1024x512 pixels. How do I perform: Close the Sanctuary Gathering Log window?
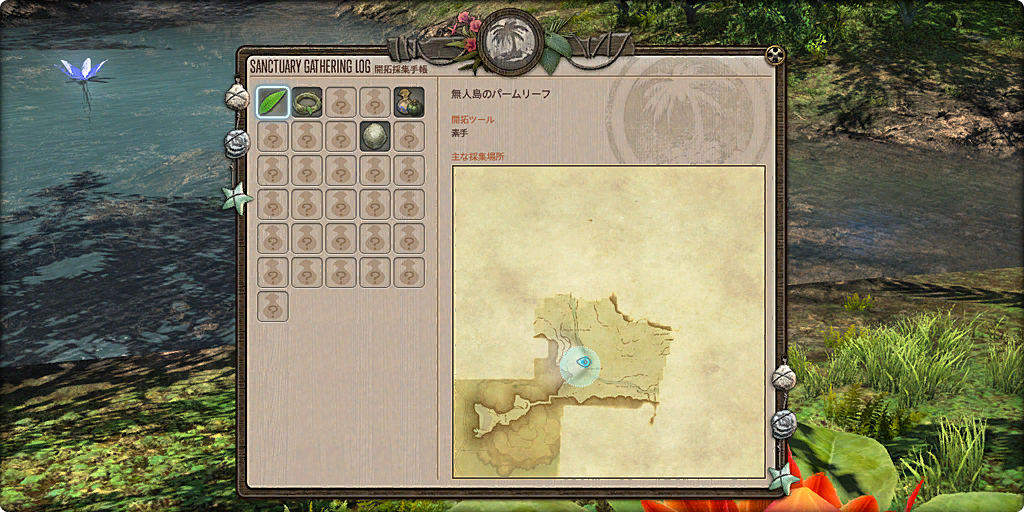(x=773, y=54)
